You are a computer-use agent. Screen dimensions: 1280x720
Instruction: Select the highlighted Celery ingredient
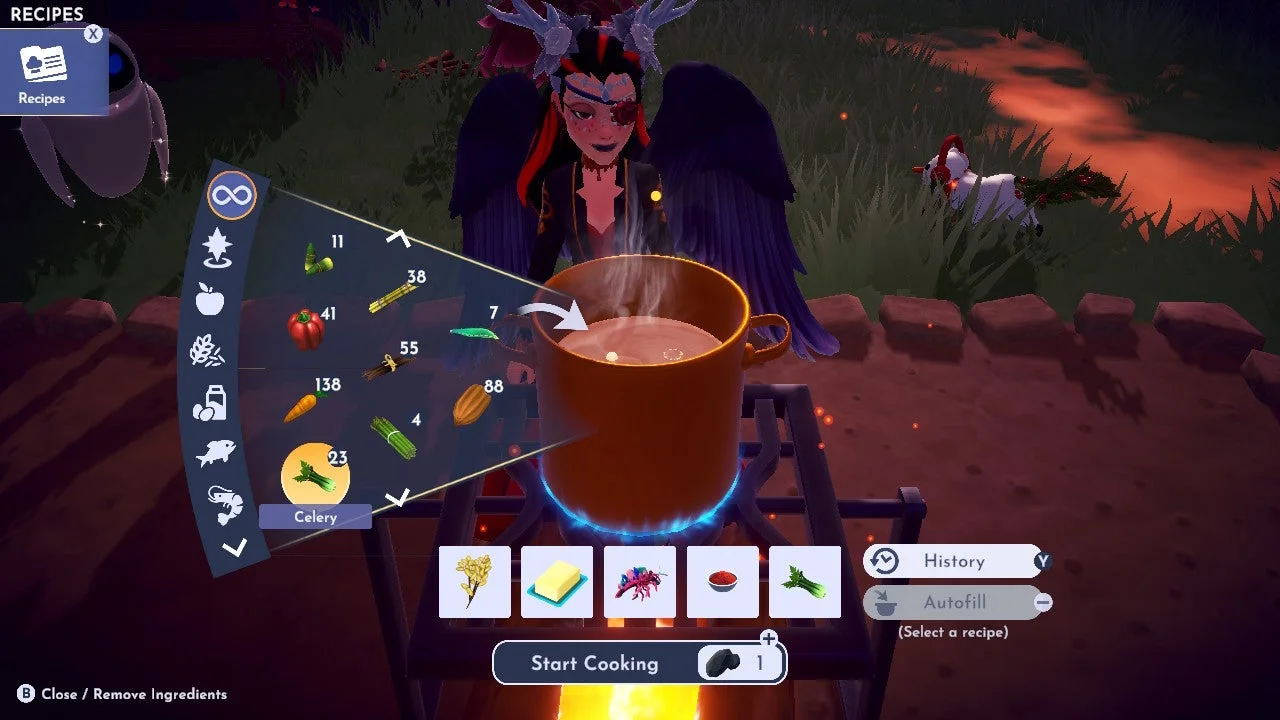tap(315, 477)
